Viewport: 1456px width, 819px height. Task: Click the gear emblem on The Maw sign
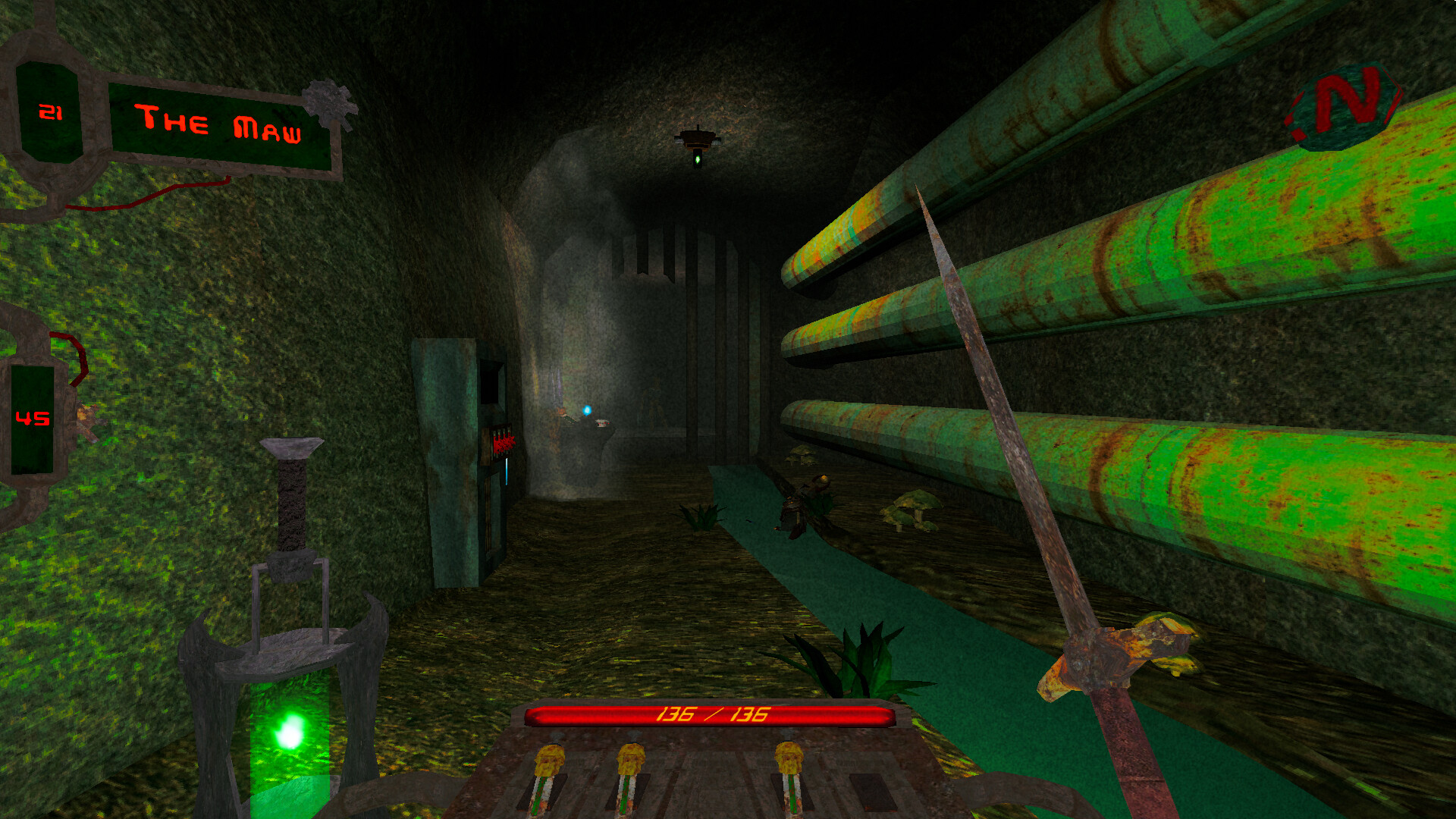328,102
